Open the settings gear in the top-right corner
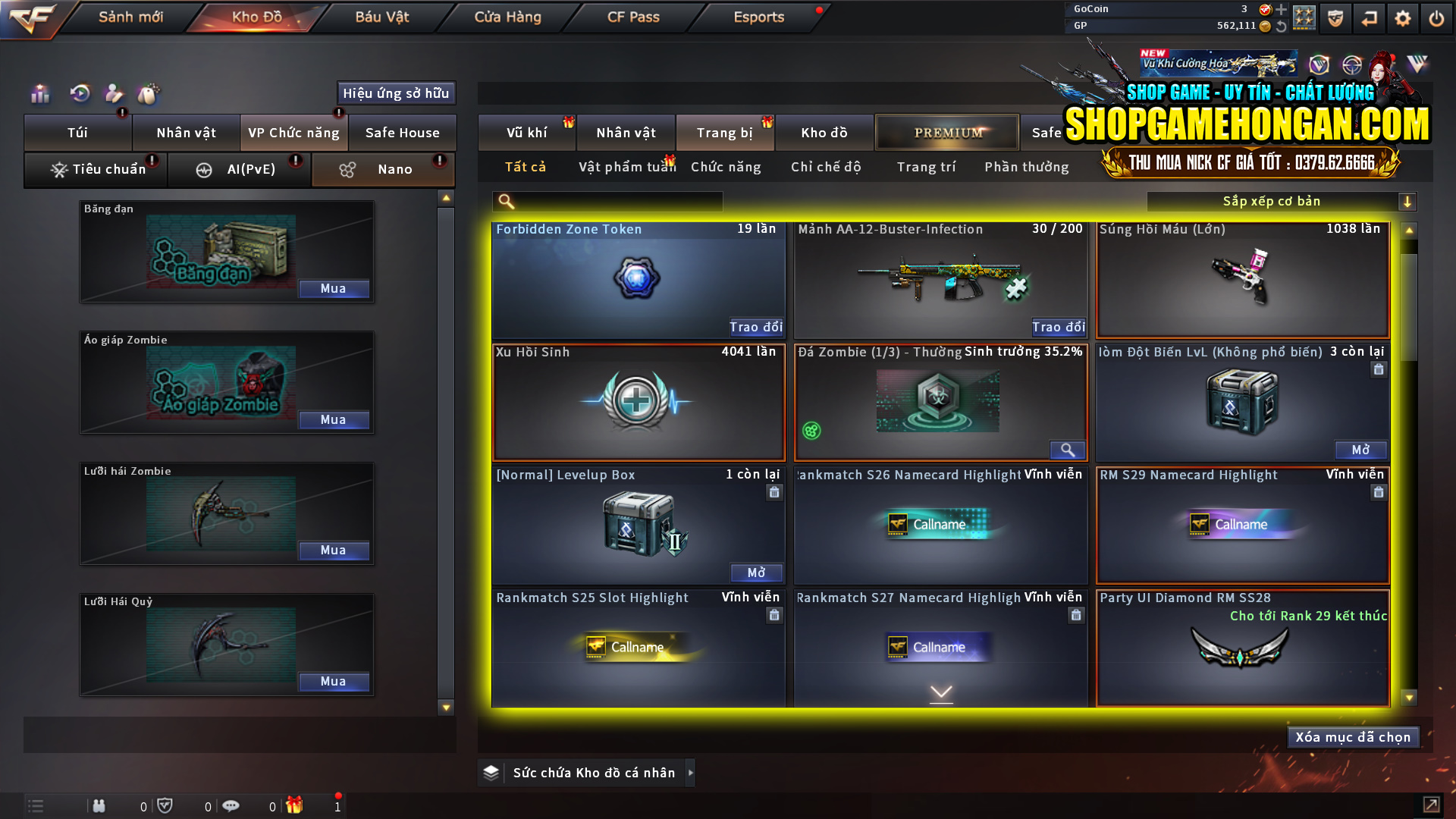 (1403, 17)
